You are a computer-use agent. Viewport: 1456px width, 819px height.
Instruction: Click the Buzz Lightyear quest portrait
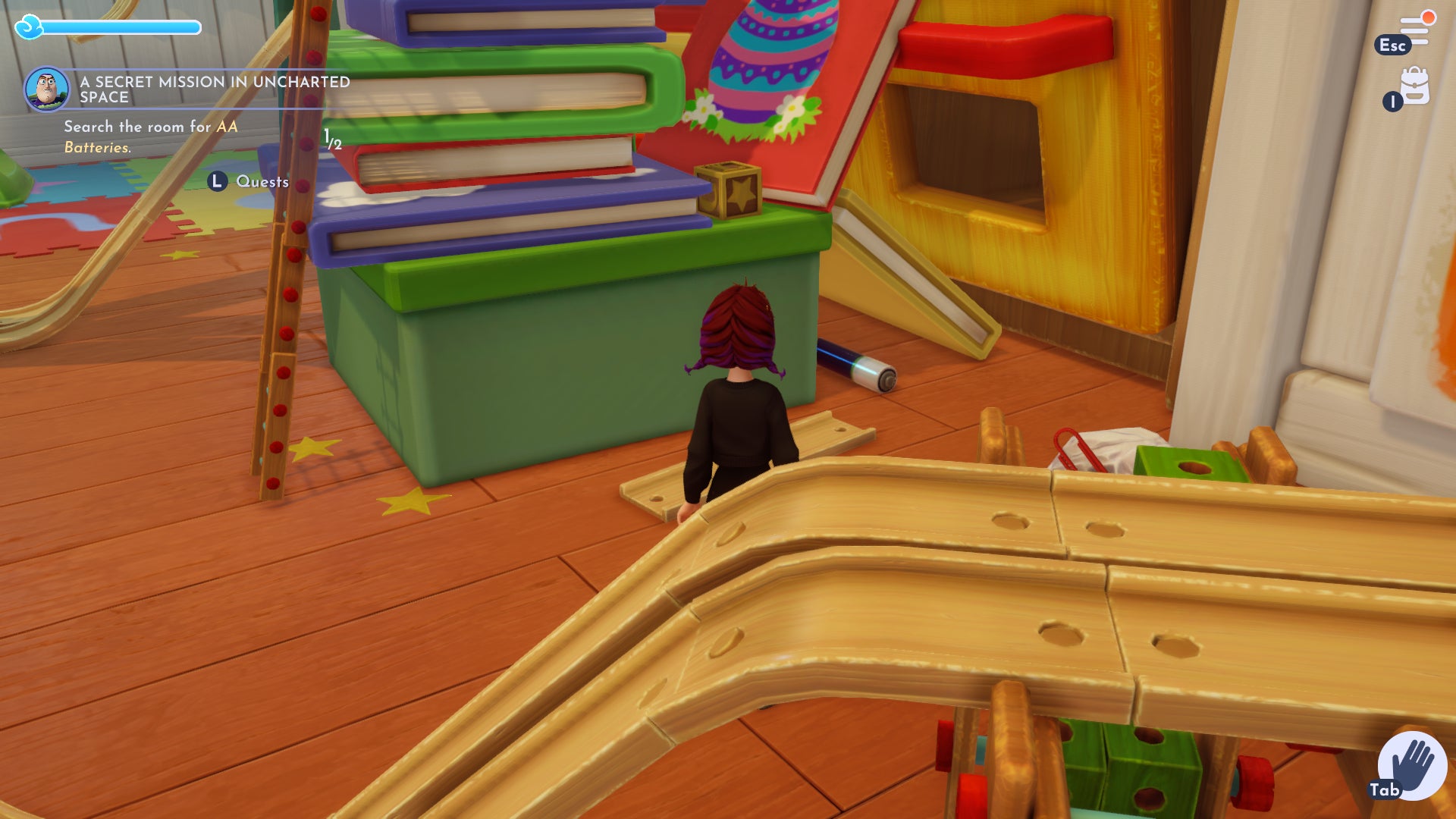47,89
